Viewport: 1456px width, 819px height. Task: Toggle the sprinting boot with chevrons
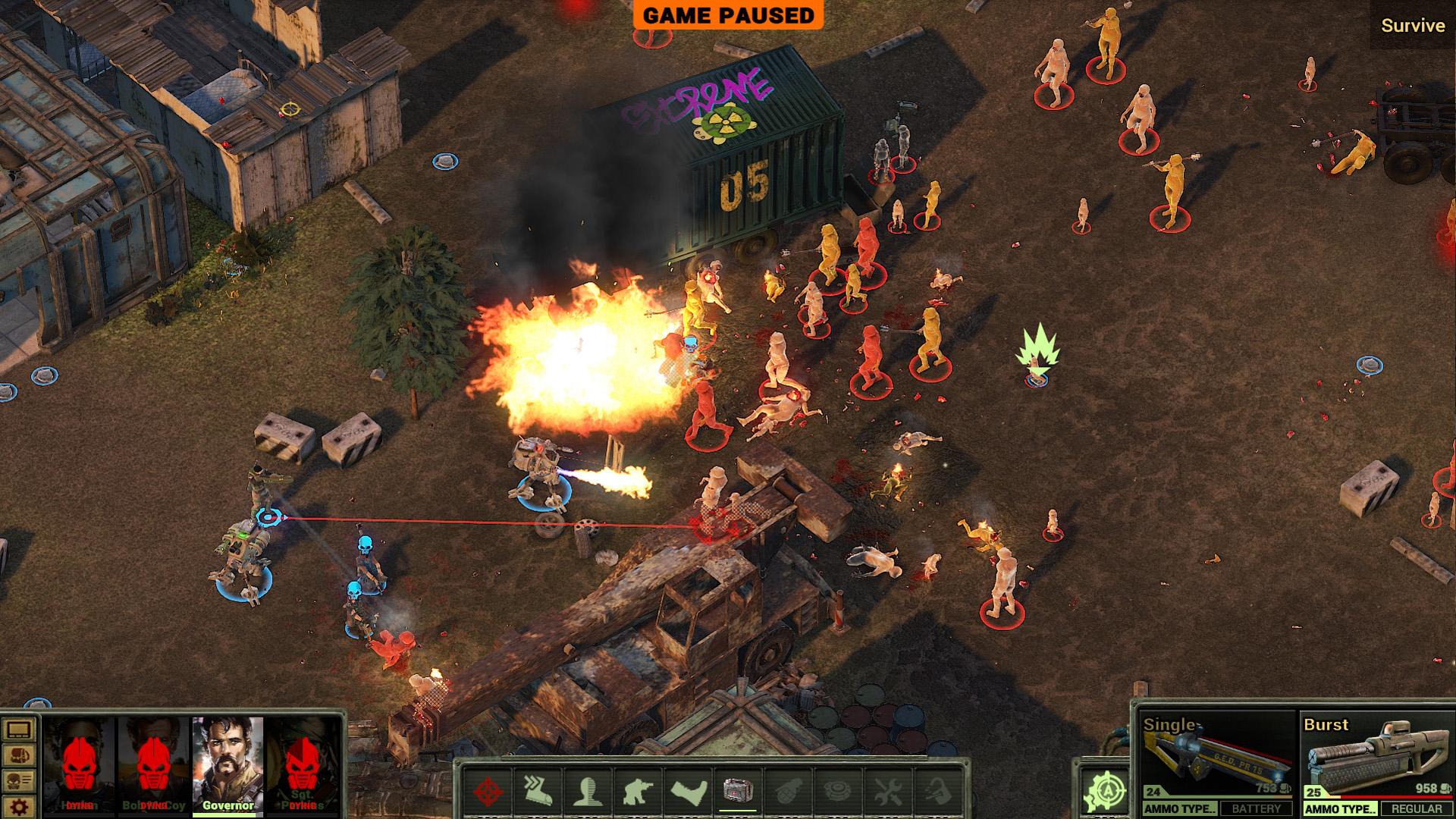[x=537, y=792]
